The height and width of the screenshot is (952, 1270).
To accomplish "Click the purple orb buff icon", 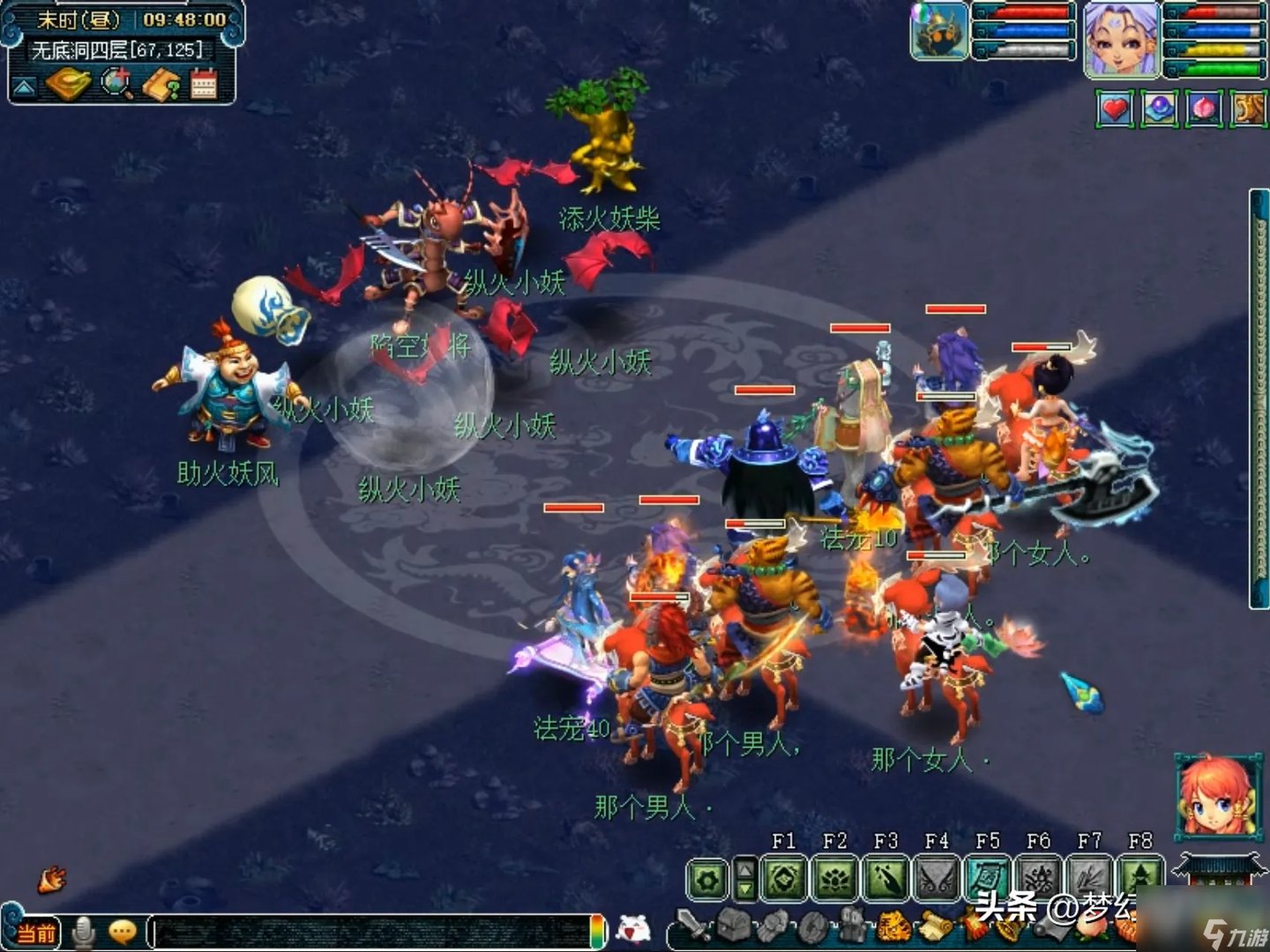I will (1160, 108).
